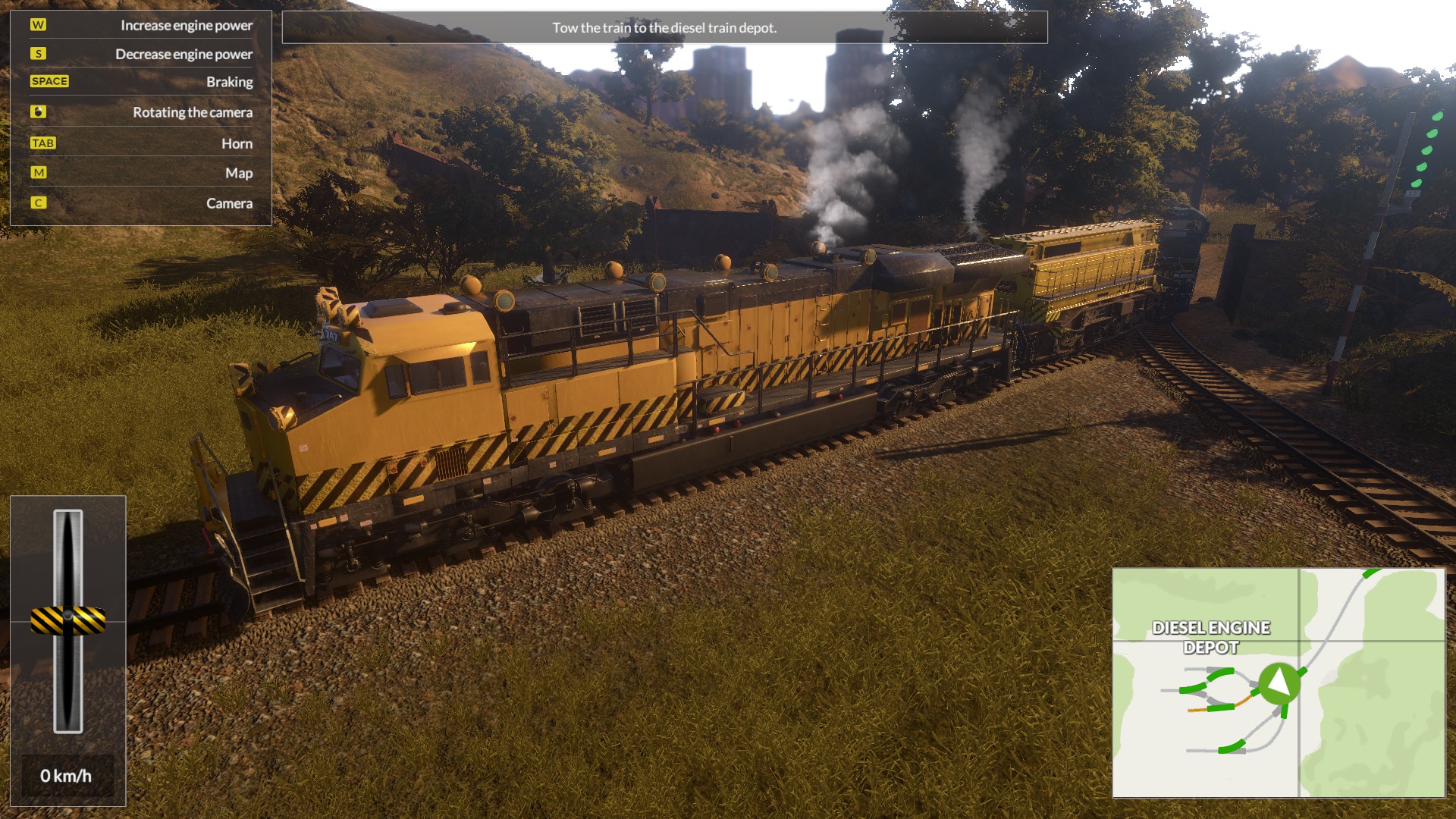
Task: Click the SPACE key icon for Braking
Action: (50, 81)
